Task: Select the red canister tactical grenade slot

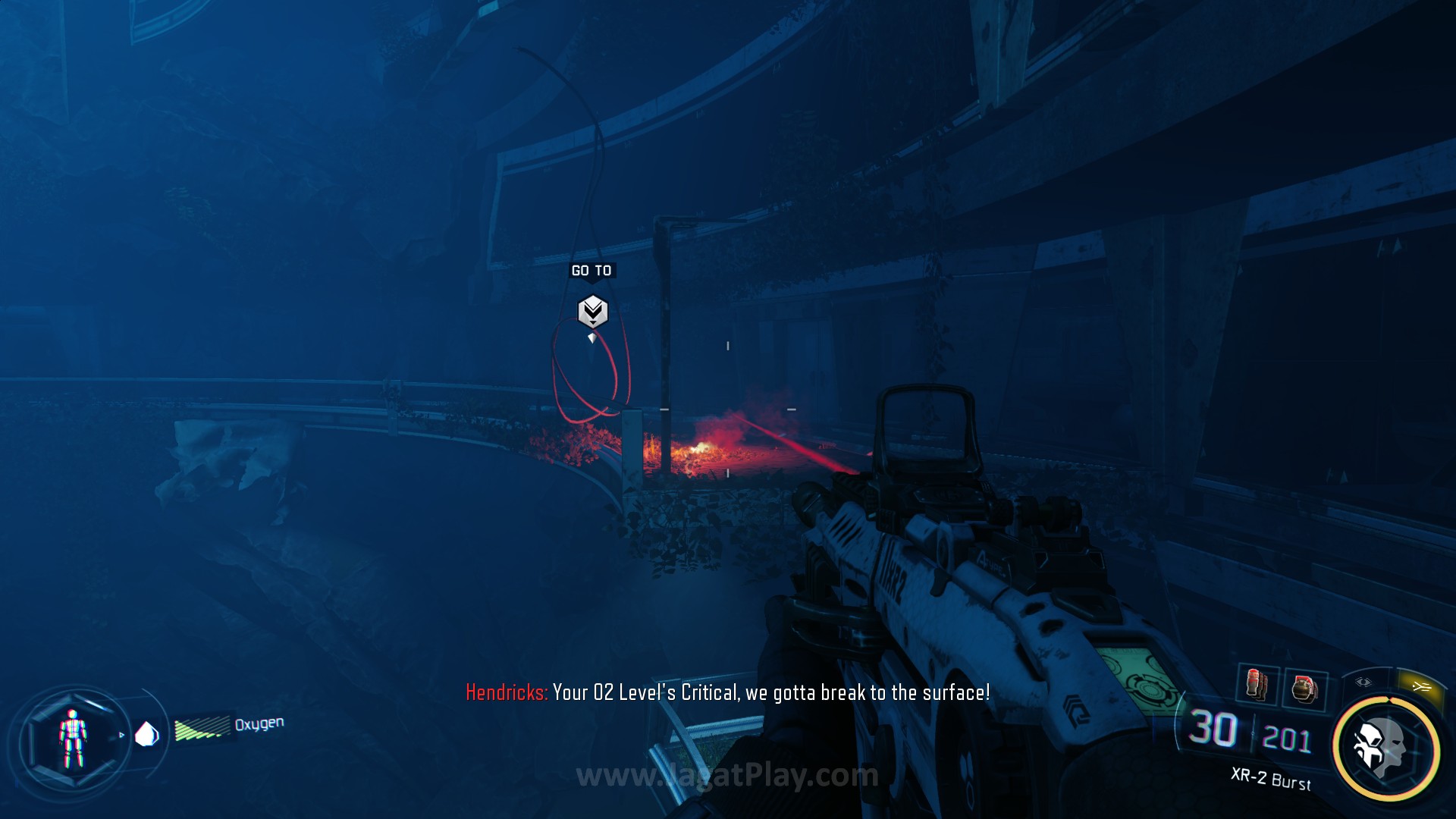Action: point(1257,684)
